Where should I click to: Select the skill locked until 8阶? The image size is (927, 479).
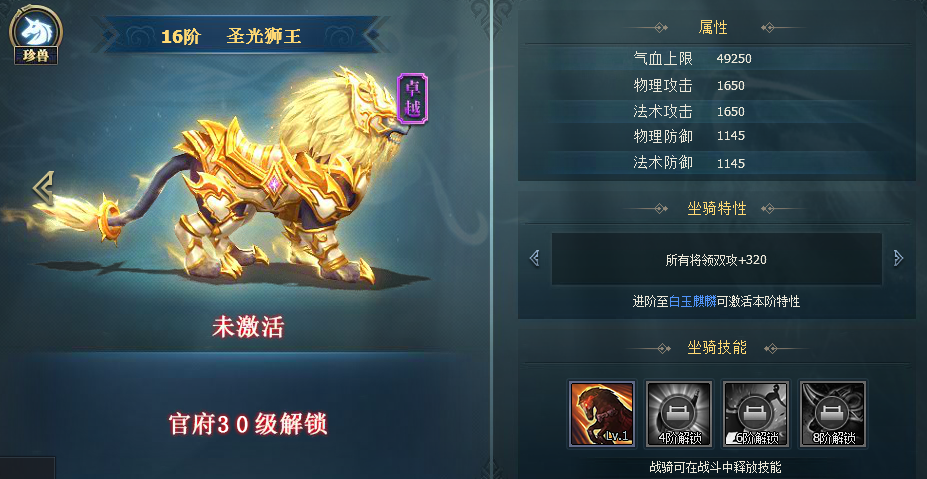pyautogui.click(x=833, y=413)
